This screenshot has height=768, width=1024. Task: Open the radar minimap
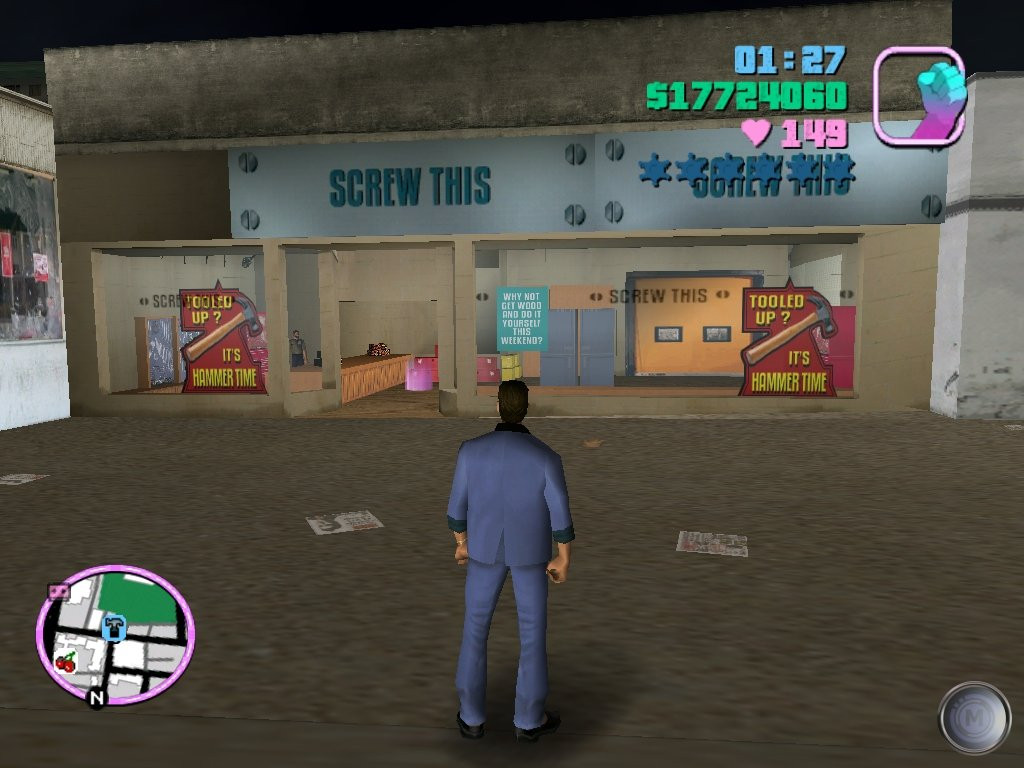tap(115, 634)
